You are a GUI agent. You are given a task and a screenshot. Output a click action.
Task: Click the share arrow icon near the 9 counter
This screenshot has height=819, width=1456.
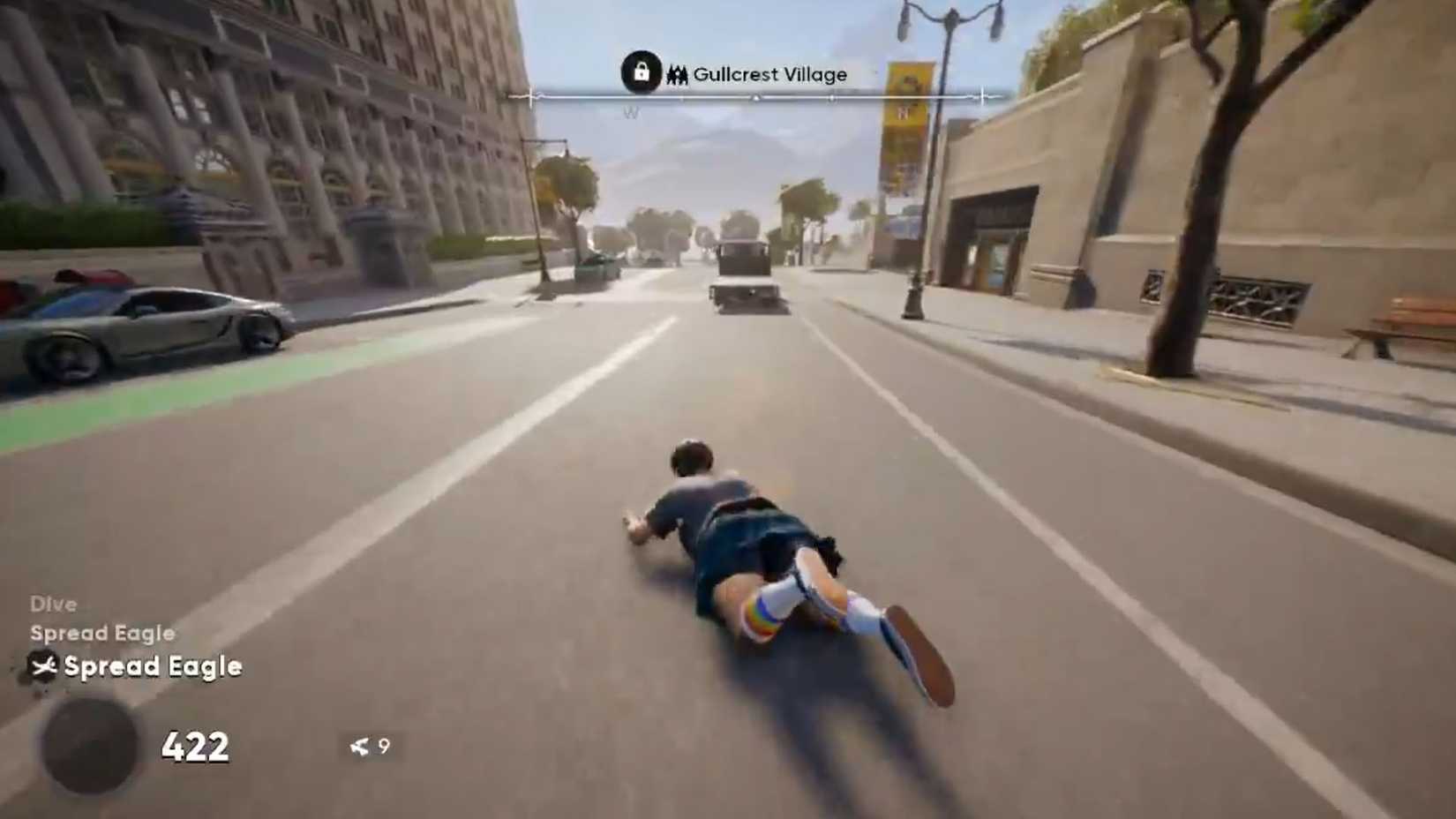click(x=358, y=746)
